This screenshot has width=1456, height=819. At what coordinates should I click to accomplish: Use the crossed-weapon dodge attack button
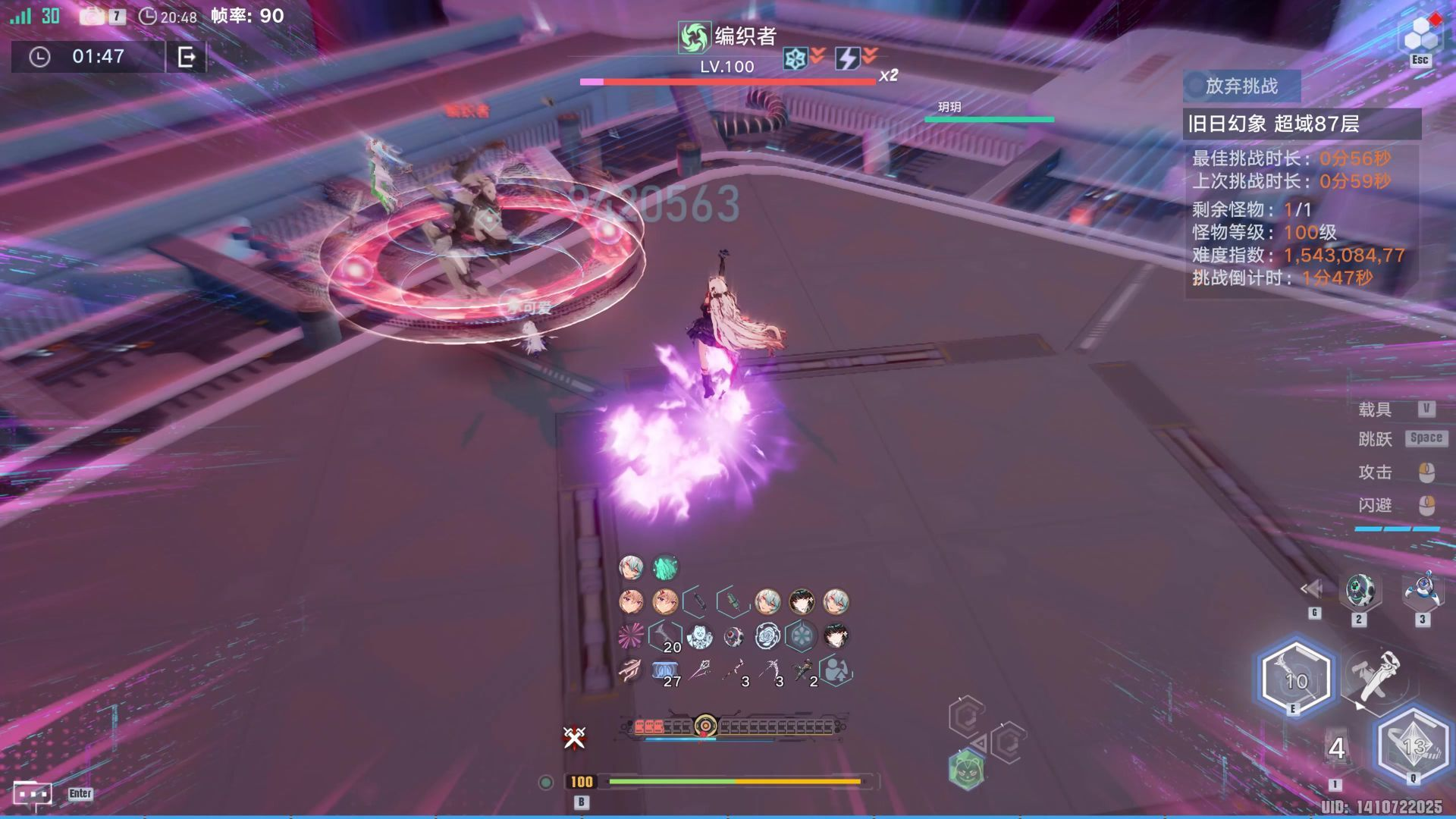[x=1376, y=675]
